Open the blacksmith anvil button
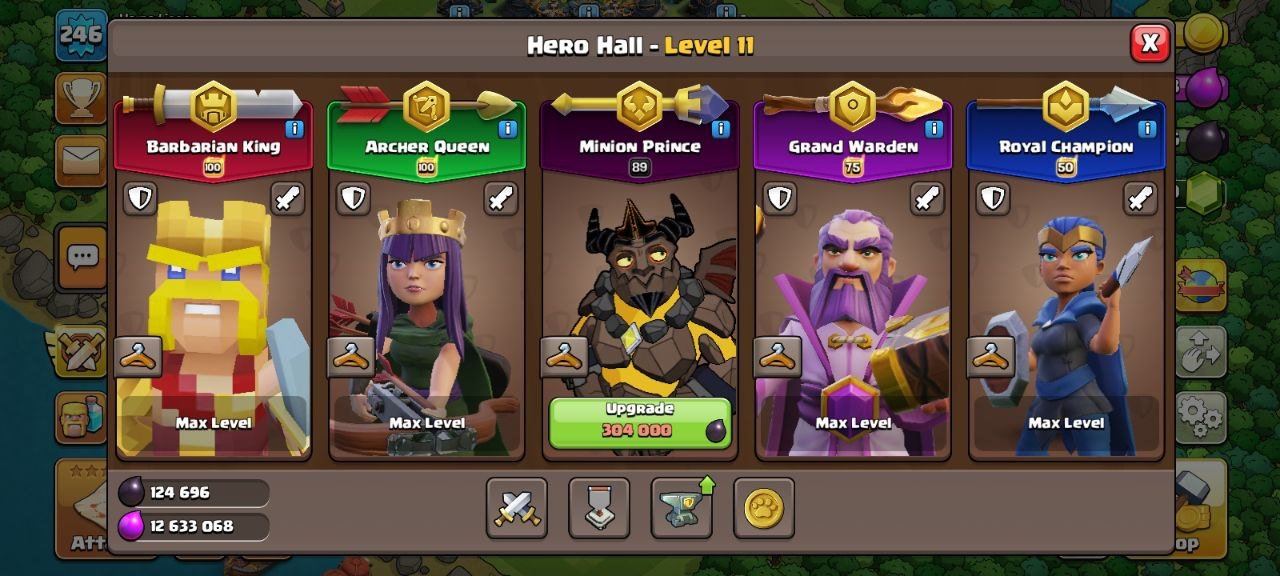The width and height of the screenshot is (1280, 576). (x=682, y=508)
